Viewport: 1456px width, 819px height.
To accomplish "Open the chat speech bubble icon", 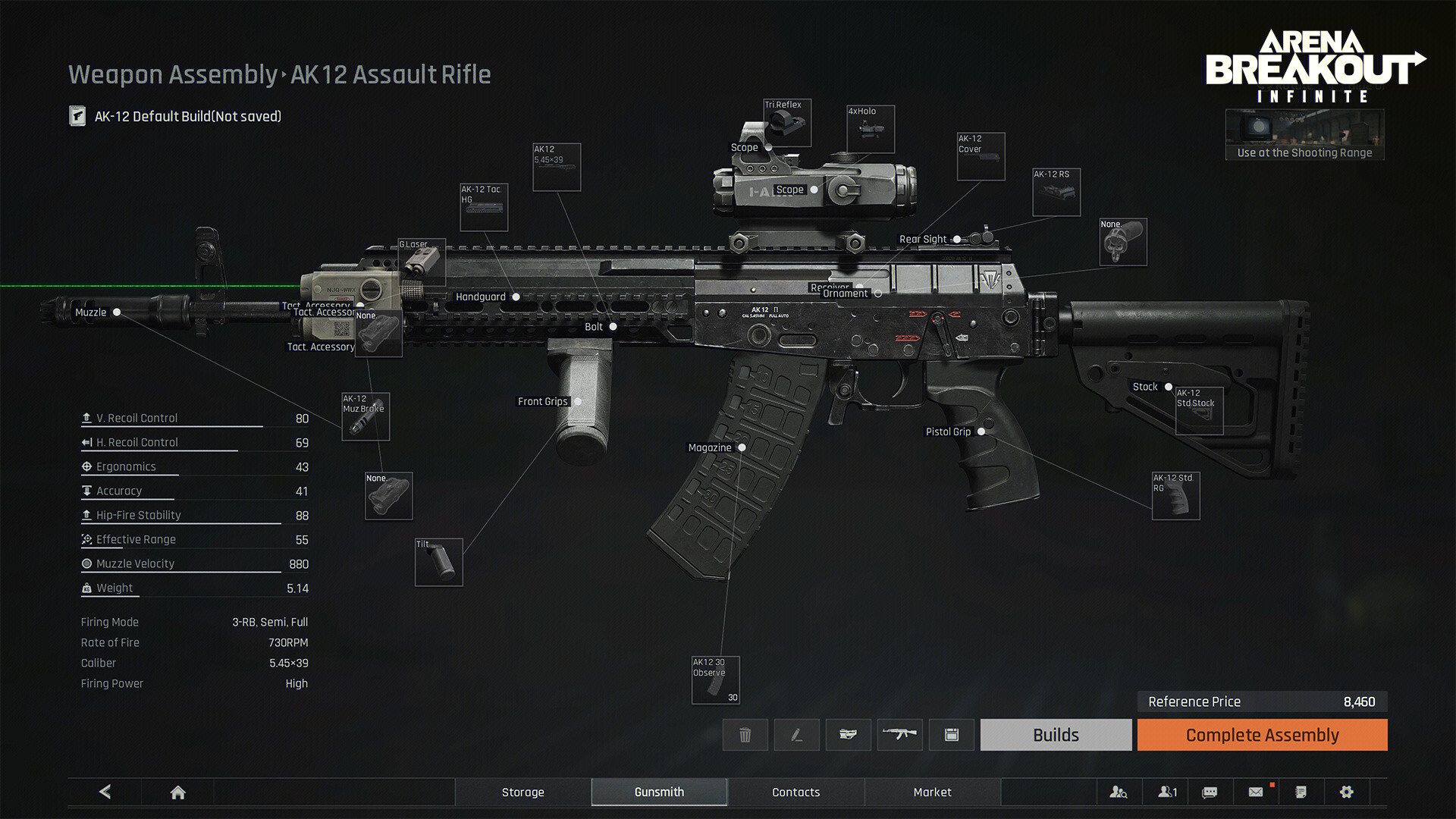I will pyautogui.click(x=1210, y=792).
